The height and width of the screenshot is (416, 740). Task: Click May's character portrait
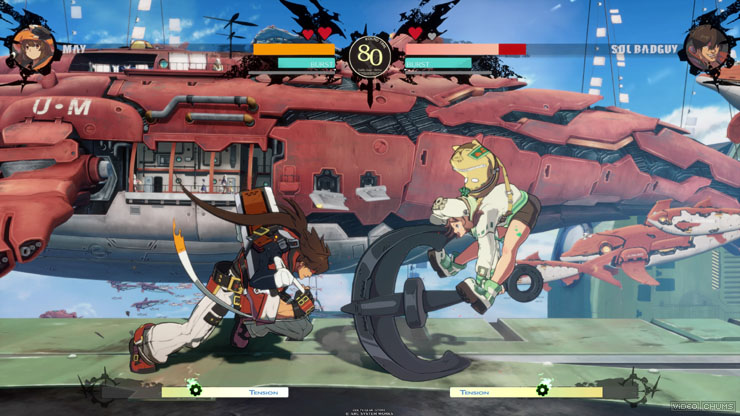(x=31, y=47)
